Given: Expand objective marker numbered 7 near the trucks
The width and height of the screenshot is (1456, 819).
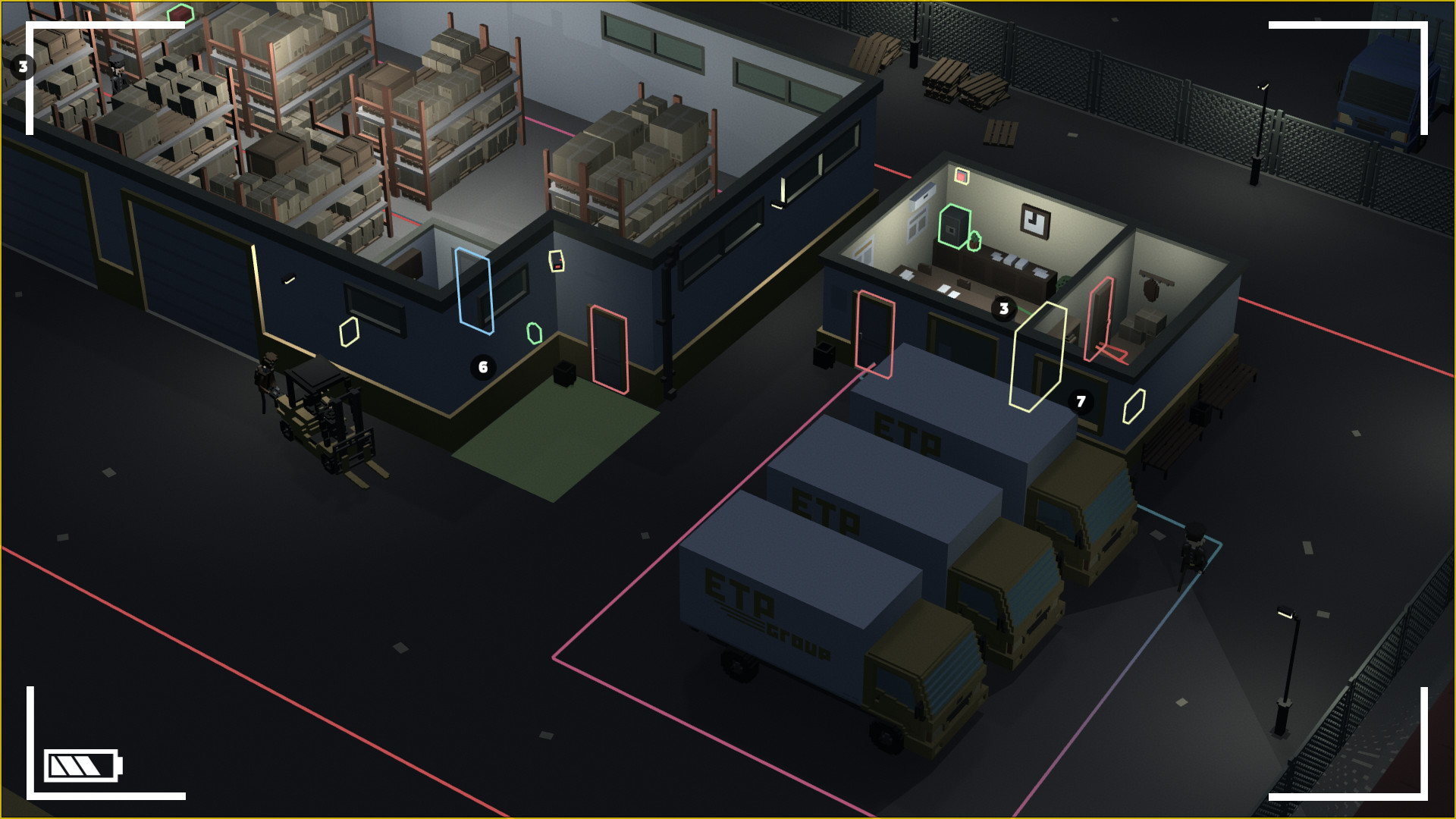Looking at the screenshot, I should pos(1080,400).
